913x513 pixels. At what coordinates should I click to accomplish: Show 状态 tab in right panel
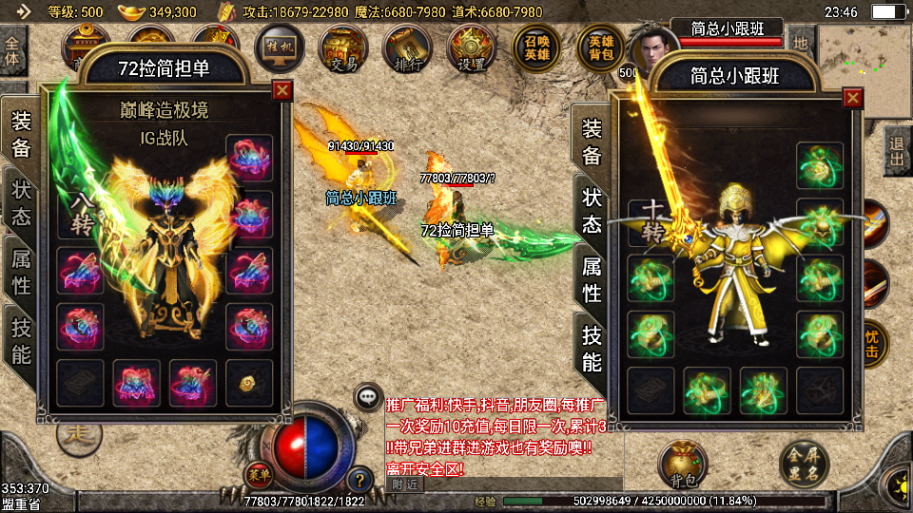click(x=592, y=210)
